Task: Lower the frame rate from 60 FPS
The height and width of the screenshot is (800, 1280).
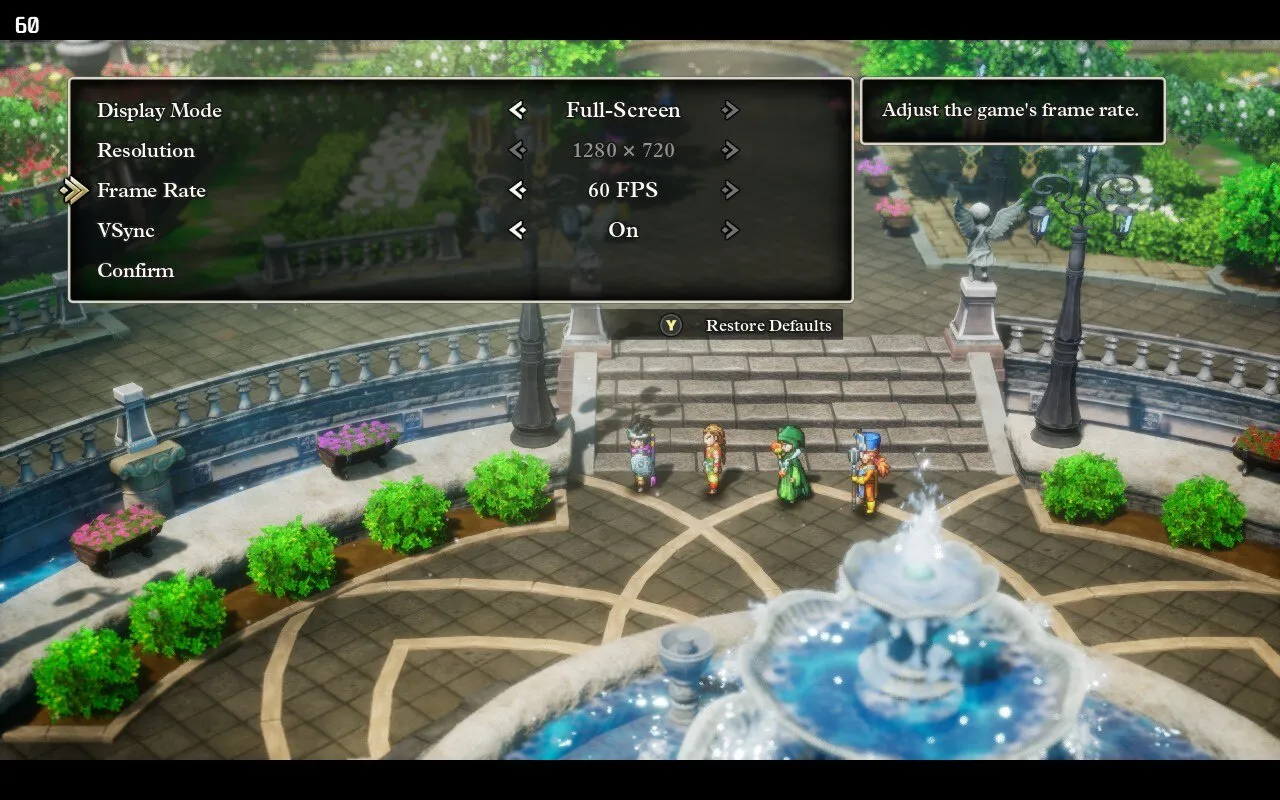Action: click(517, 190)
